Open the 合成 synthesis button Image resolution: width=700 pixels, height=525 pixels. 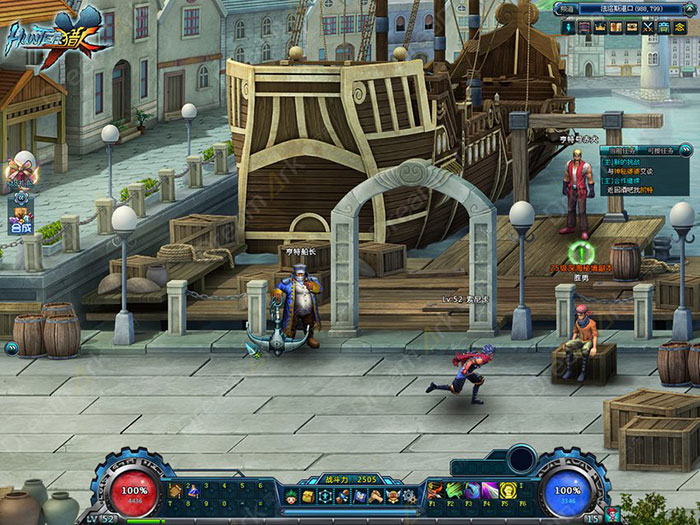21,226
